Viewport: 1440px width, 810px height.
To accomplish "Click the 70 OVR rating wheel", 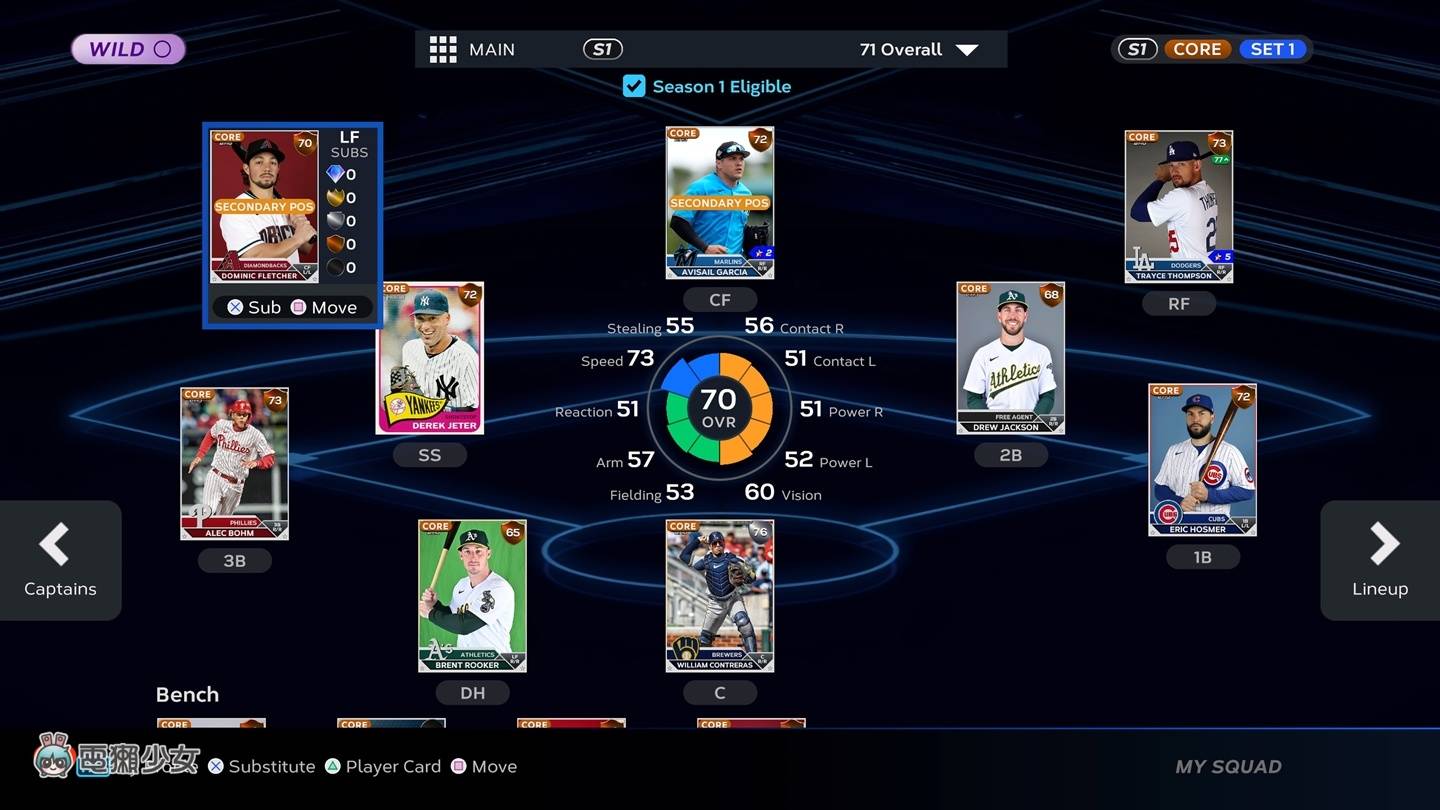I will (x=719, y=410).
